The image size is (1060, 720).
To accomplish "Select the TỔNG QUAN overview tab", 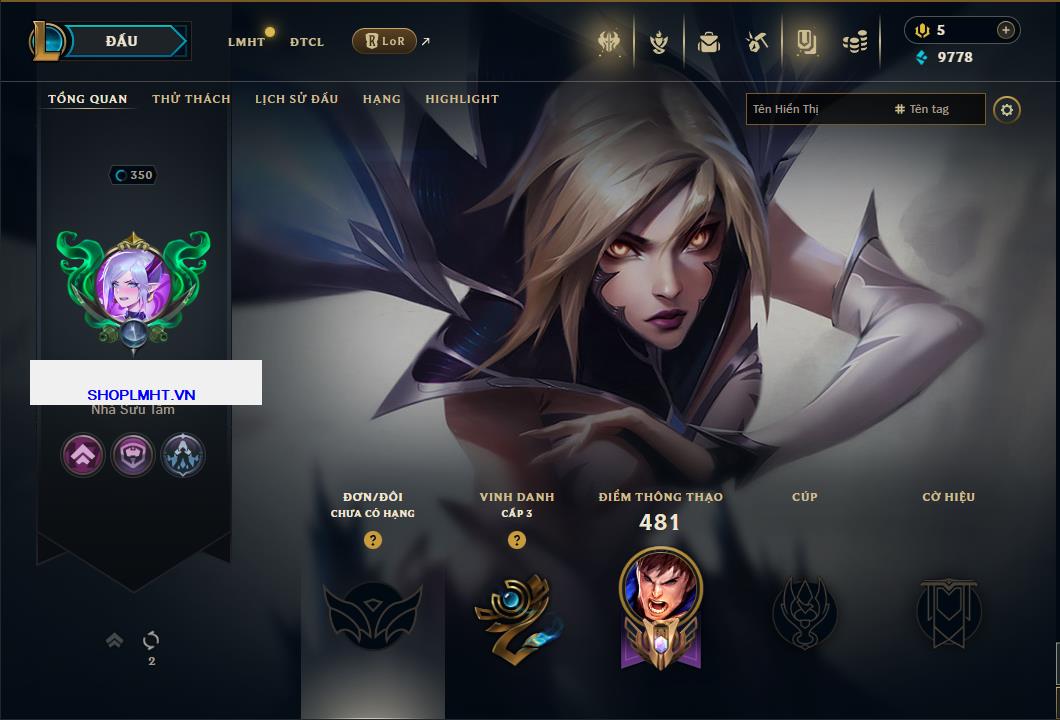I will pos(88,99).
